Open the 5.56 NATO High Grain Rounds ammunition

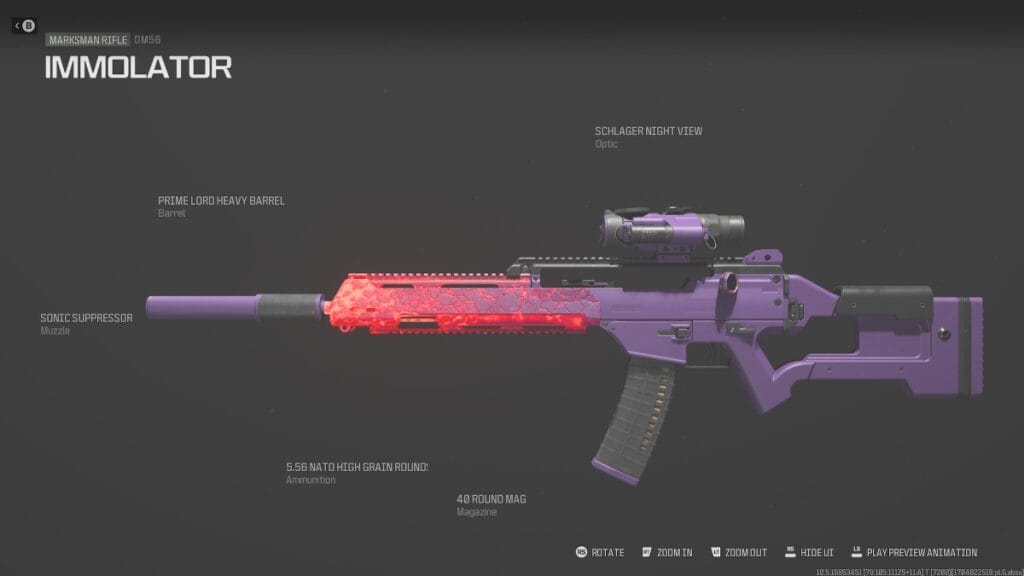(356, 467)
